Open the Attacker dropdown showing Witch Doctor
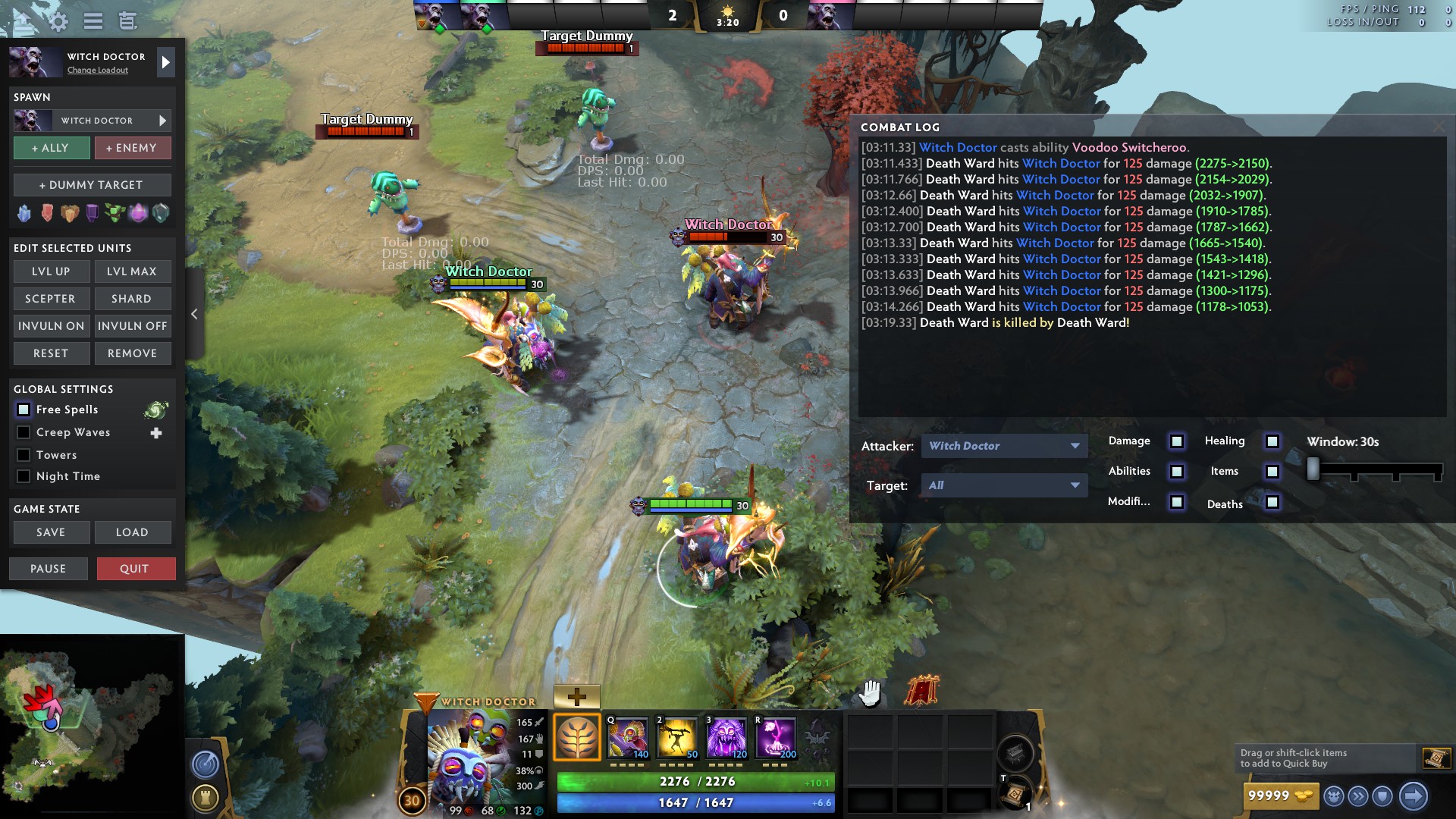The height and width of the screenshot is (819, 1456). pyautogui.click(x=1003, y=446)
